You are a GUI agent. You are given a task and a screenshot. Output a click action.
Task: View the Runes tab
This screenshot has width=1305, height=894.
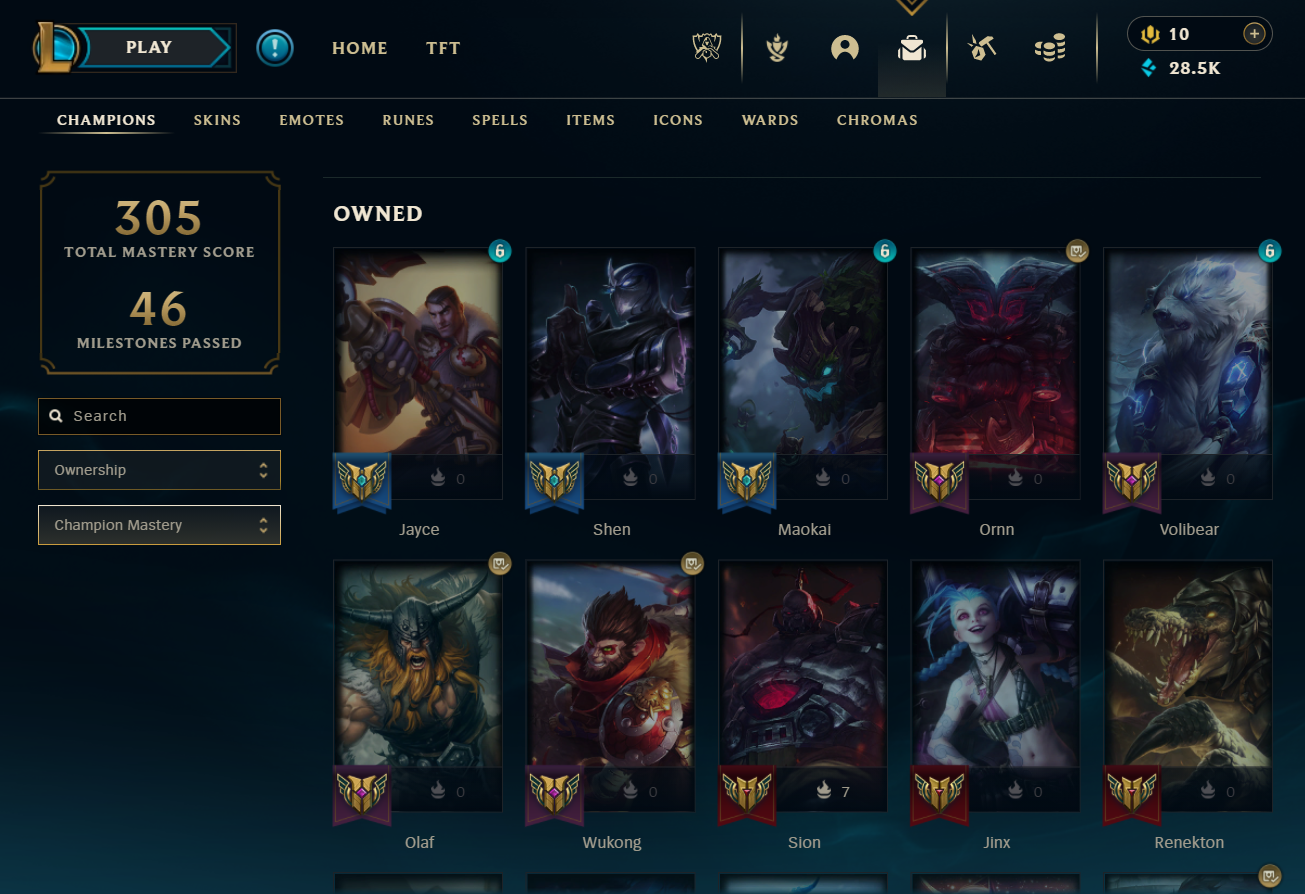408,120
